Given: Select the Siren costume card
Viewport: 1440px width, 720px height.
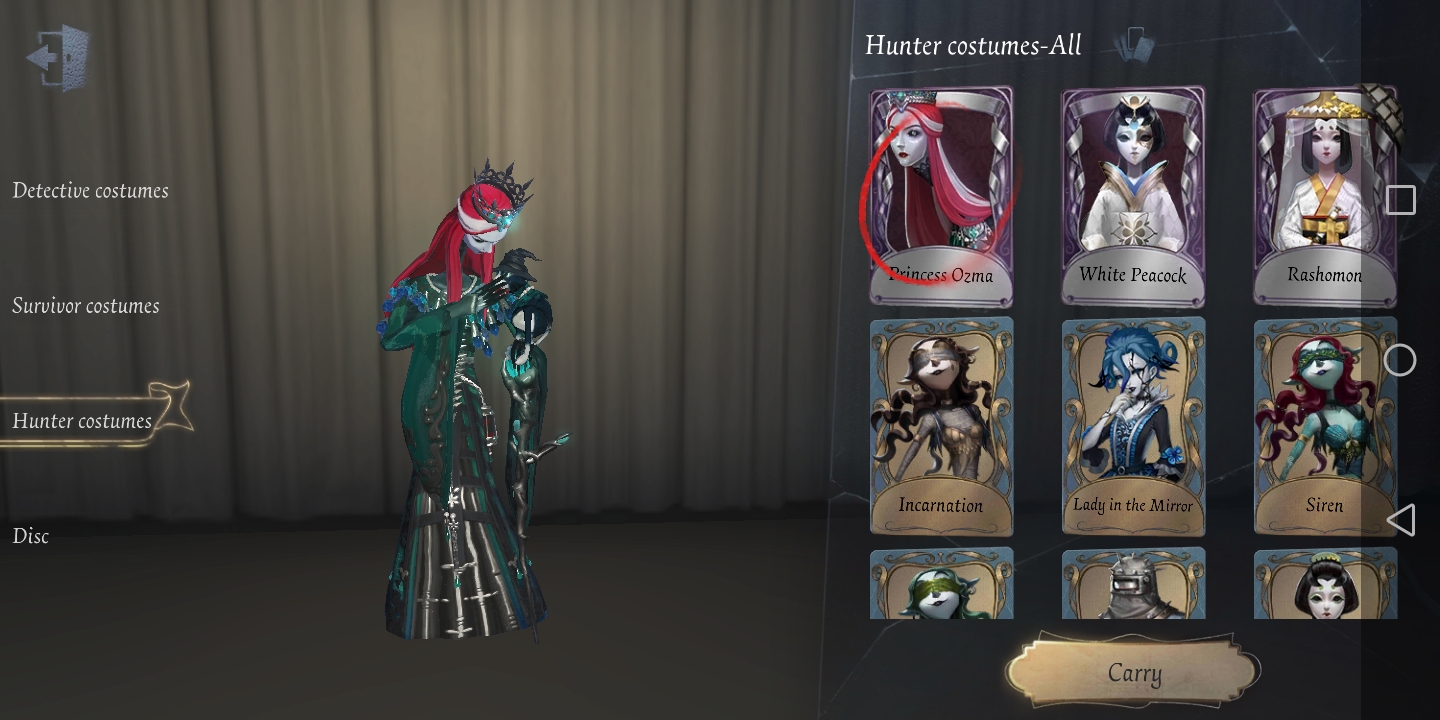Looking at the screenshot, I should pyautogui.click(x=1324, y=426).
